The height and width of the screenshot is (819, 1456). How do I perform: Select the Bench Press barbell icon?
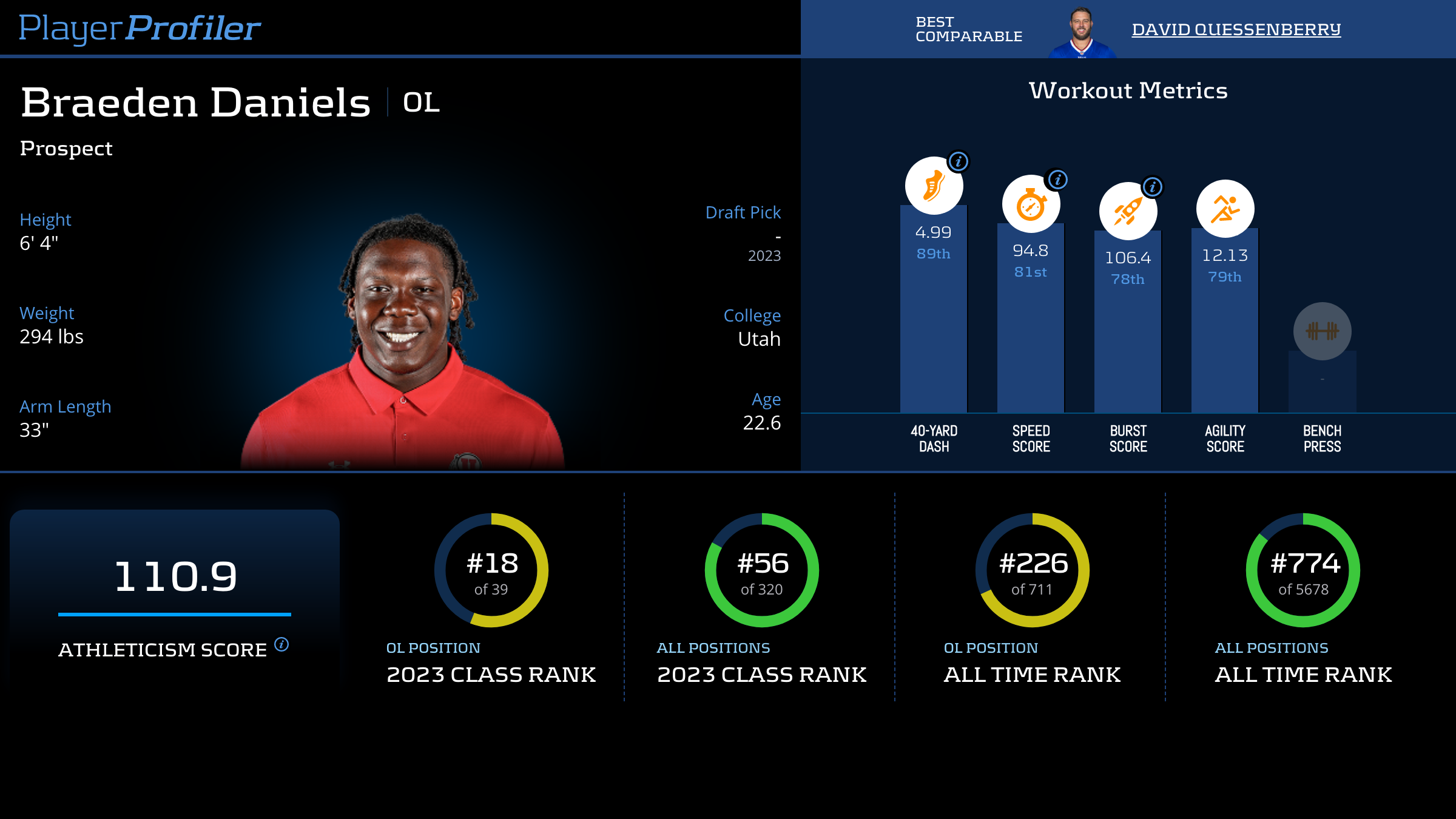coord(1322,331)
